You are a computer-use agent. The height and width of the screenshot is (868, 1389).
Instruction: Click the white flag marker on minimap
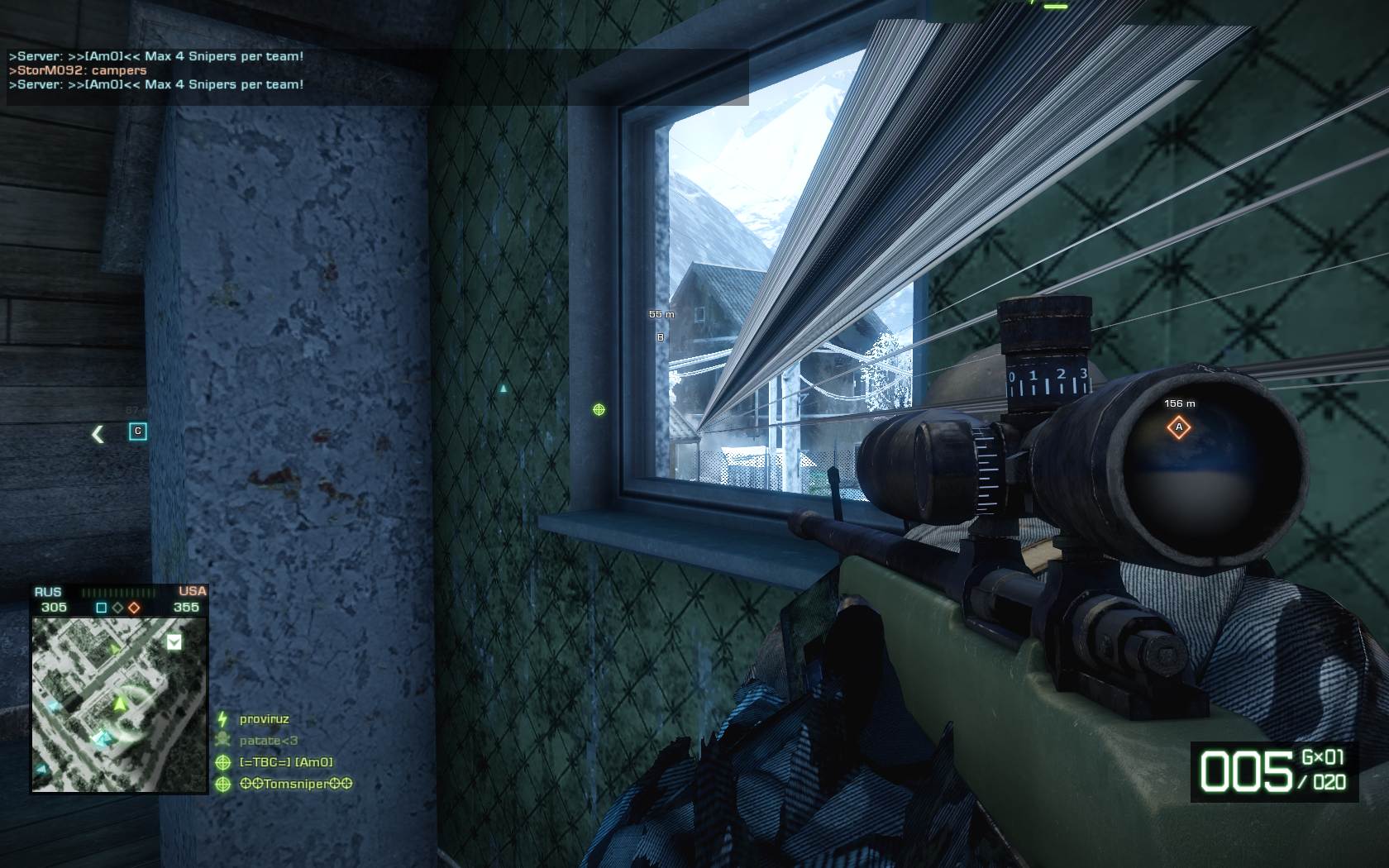(174, 642)
